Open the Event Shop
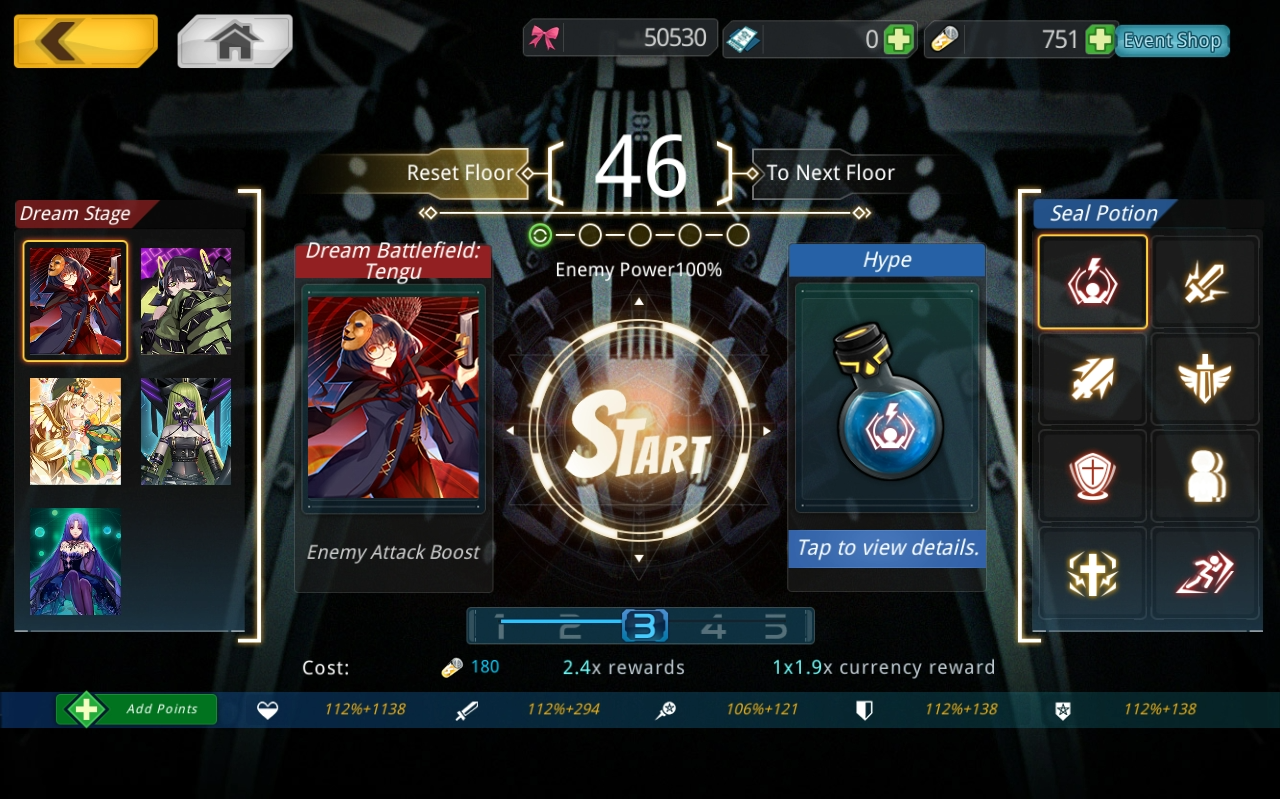This screenshot has width=1280, height=799. (x=1172, y=41)
